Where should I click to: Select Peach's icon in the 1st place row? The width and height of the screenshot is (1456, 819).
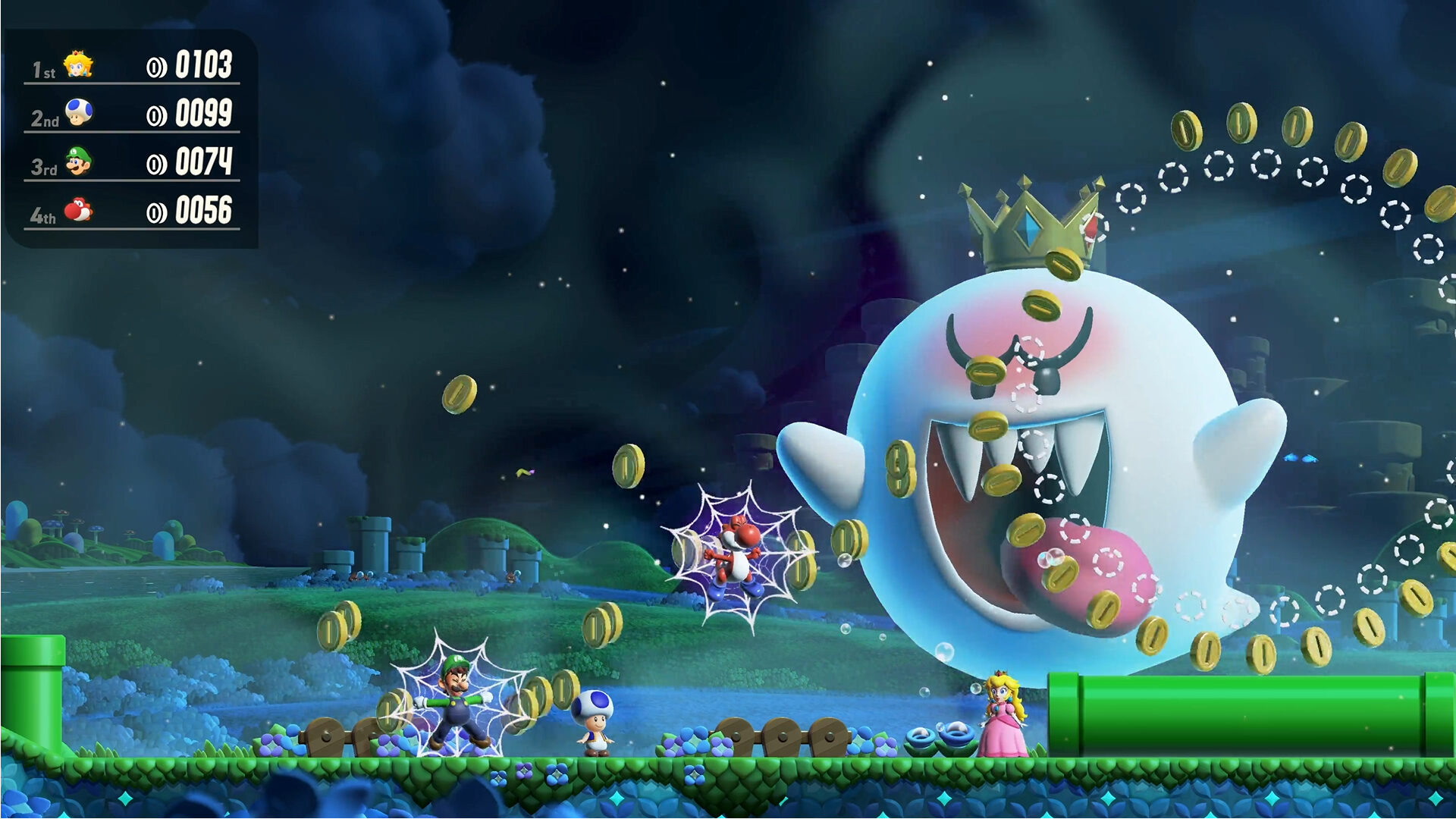coord(78,65)
